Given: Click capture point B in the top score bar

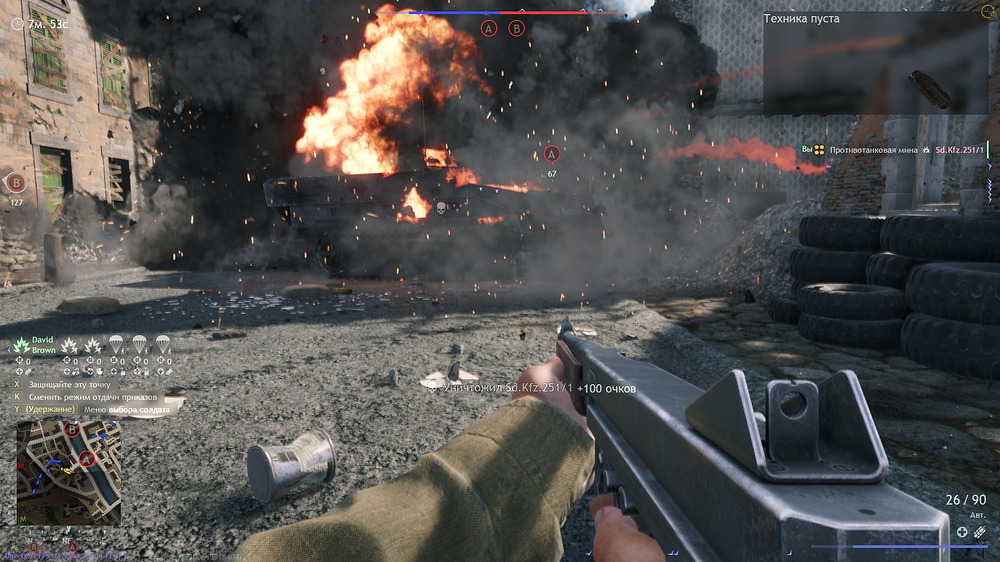Looking at the screenshot, I should pos(517,28).
